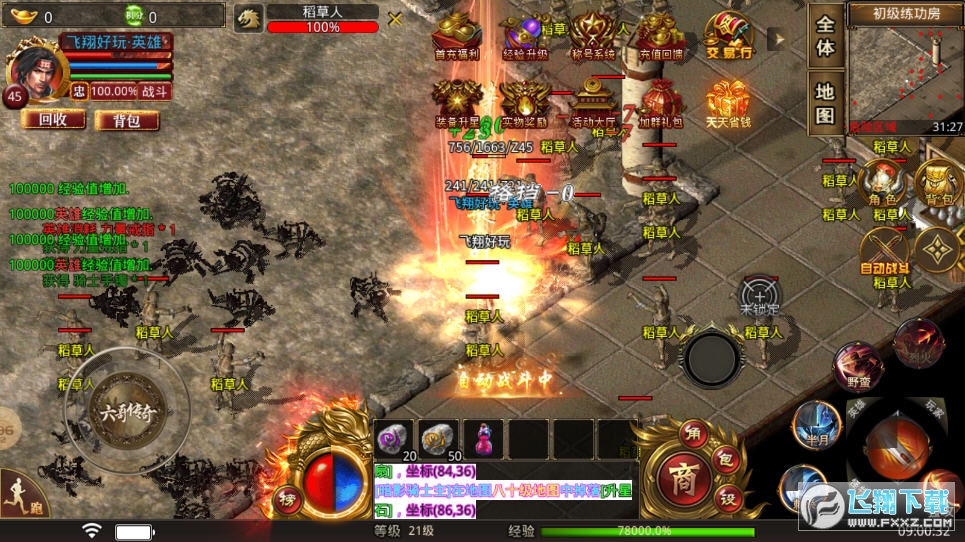Toggle the hero 战斗 combat mode
Image resolution: width=965 pixels, height=542 pixels.
coord(155,91)
